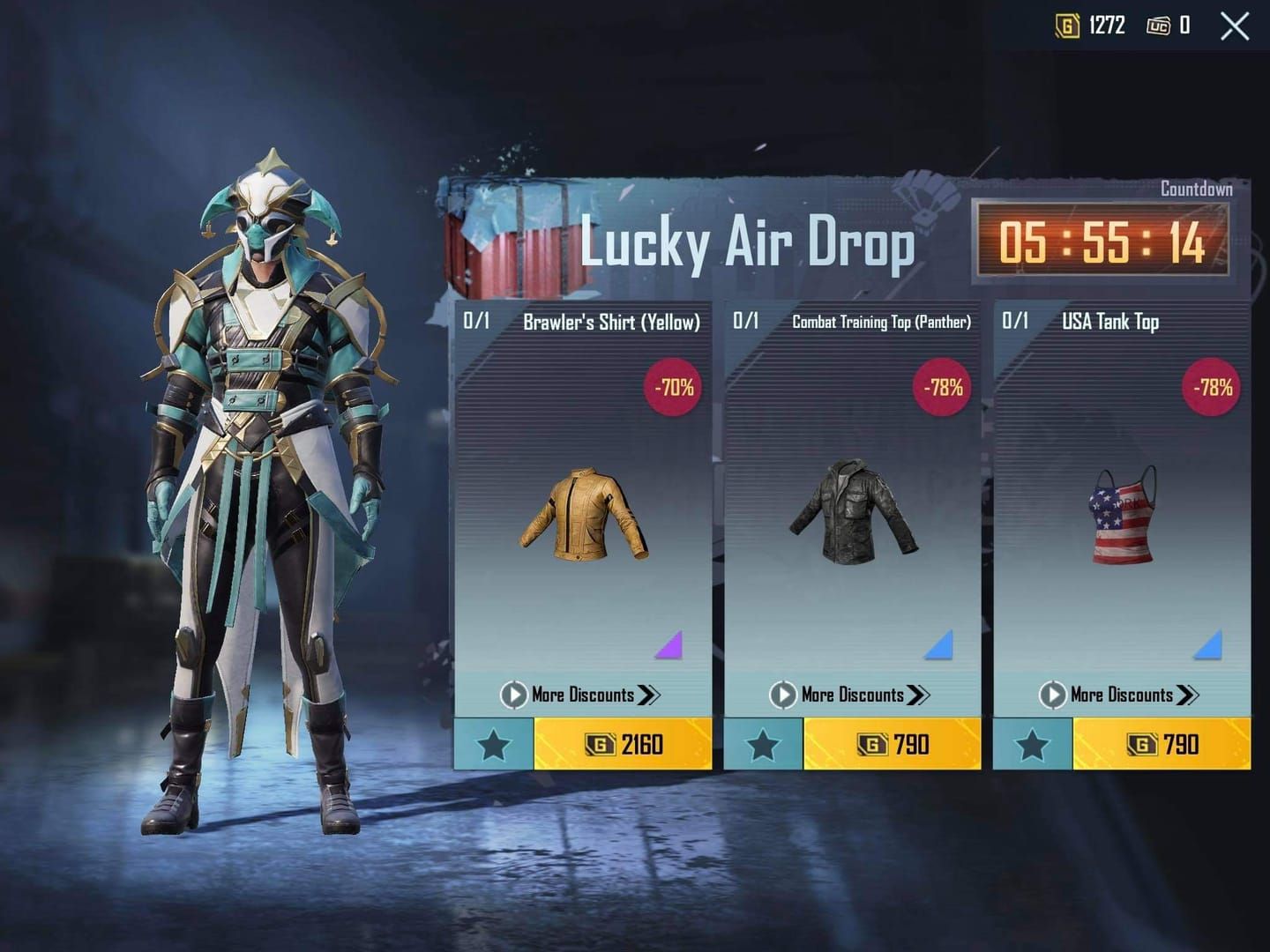Toggle the star favorite on USA Tank Top
The image size is (1270, 952).
click(x=1032, y=744)
